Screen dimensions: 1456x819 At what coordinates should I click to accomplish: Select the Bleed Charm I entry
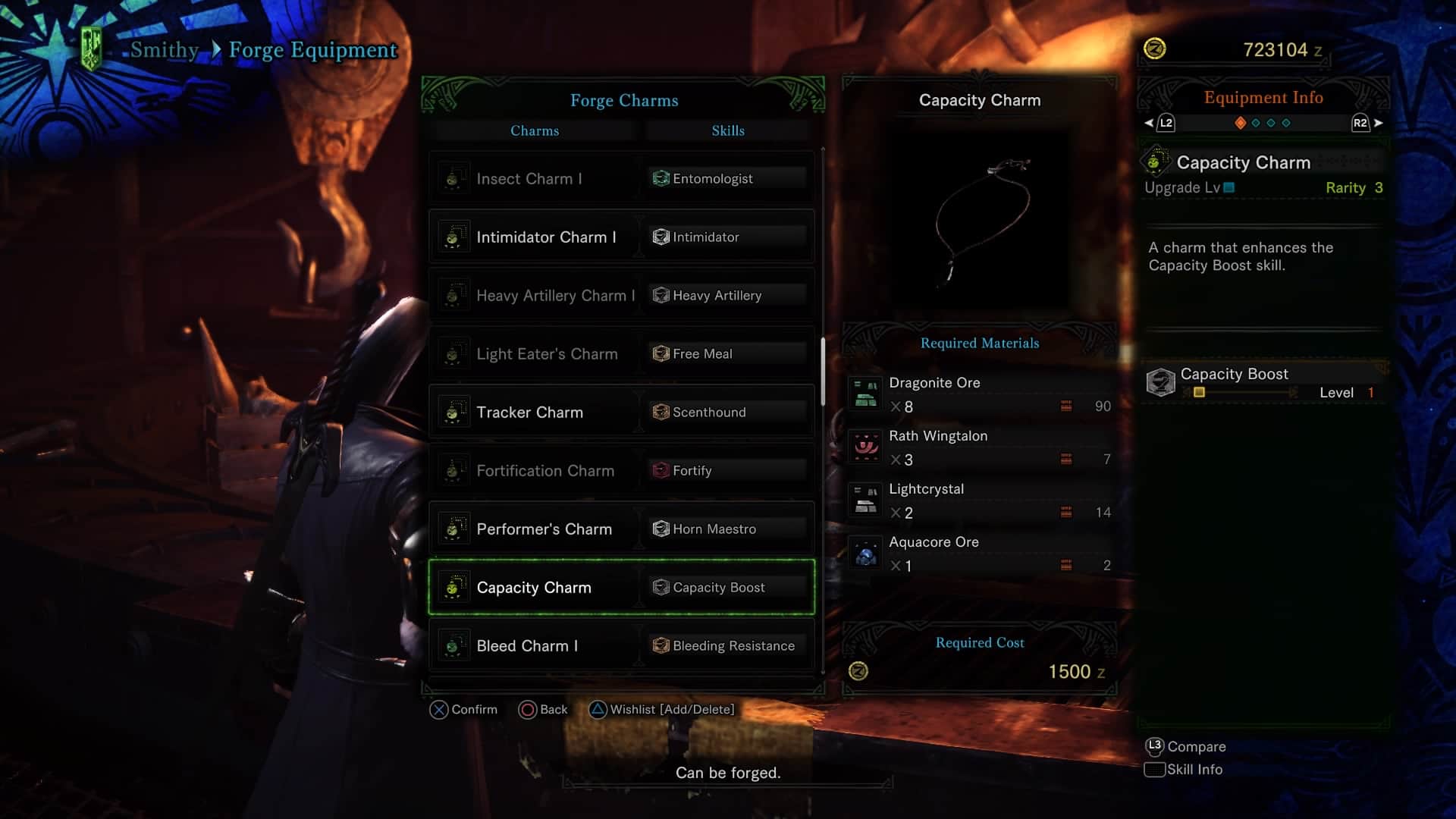pos(621,646)
